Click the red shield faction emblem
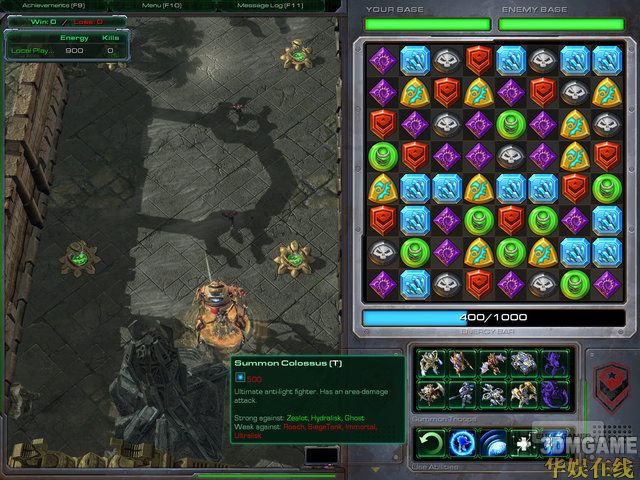Viewport: 640px width, 480px height. pos(607,382)
